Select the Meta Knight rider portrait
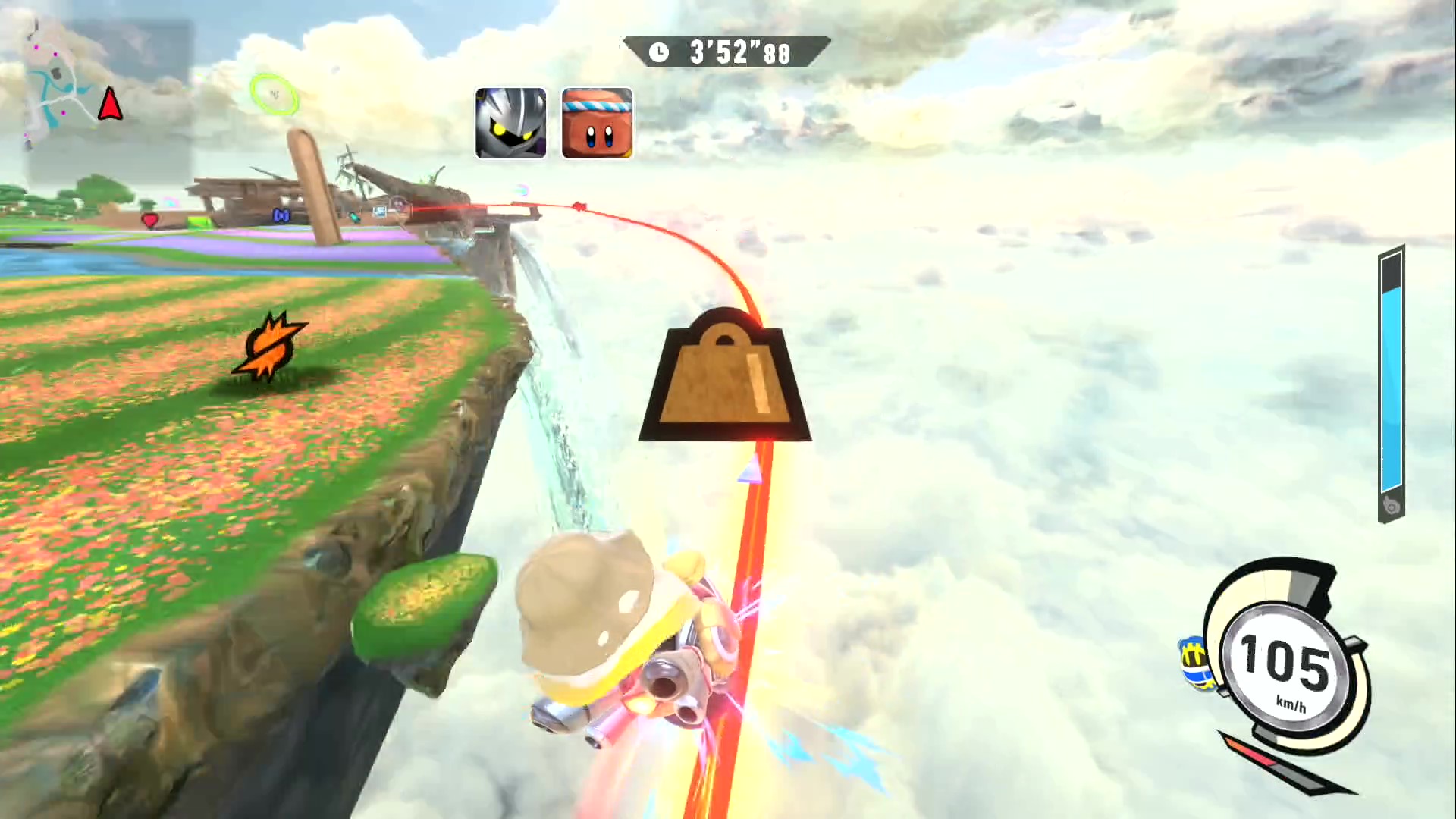Screen dimensions: 1456x819 tap(510, 123)
